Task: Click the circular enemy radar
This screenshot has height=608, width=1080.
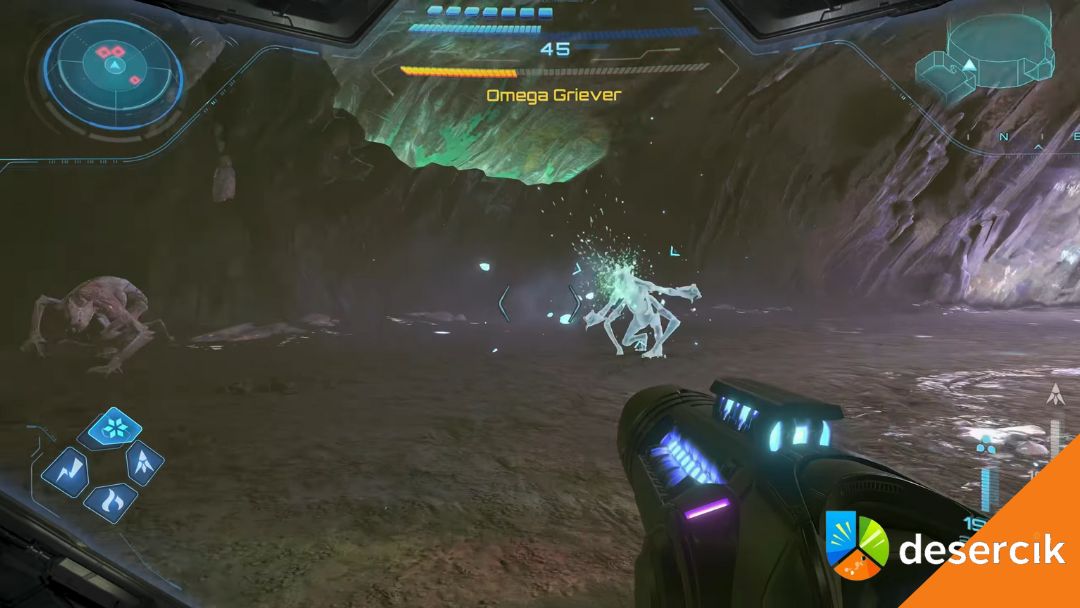Action: pyautogui.click(x=113, y=65)
